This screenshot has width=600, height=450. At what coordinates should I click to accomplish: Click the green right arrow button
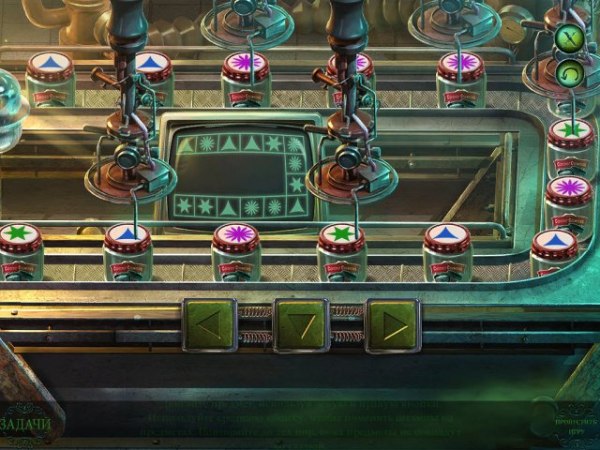(x=392, y=325)
